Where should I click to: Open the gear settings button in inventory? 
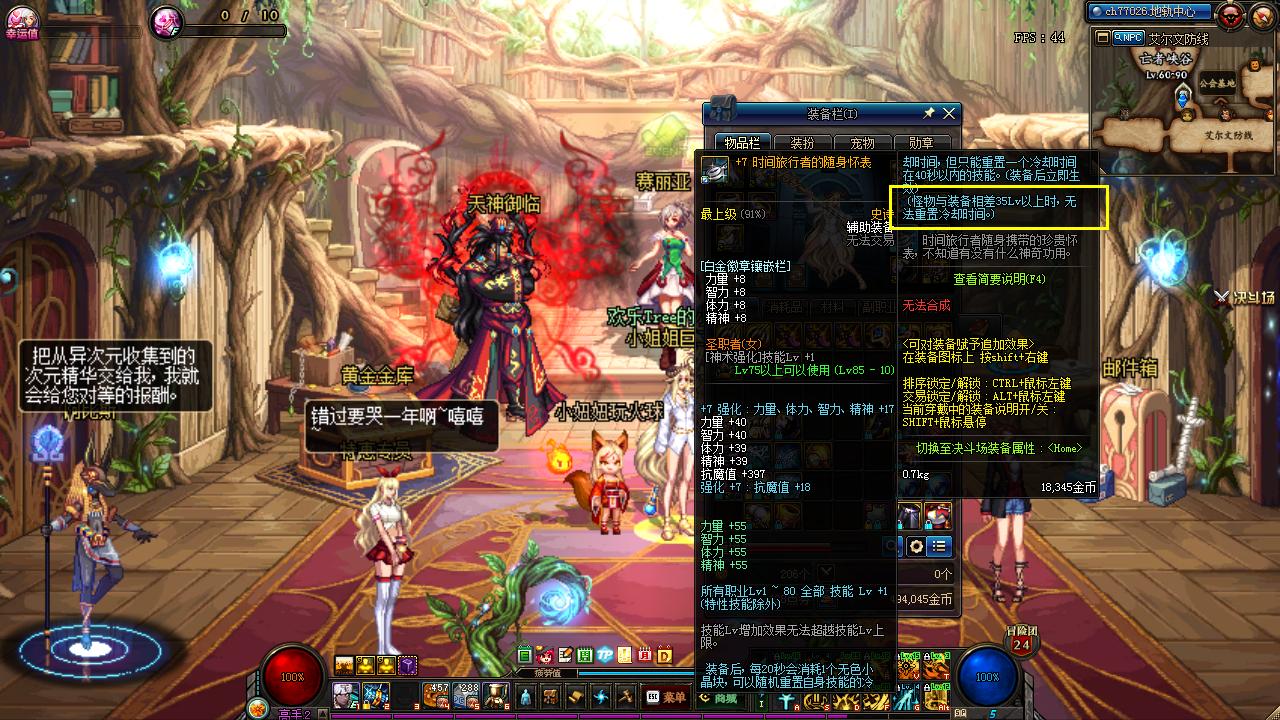click(915, 546)
